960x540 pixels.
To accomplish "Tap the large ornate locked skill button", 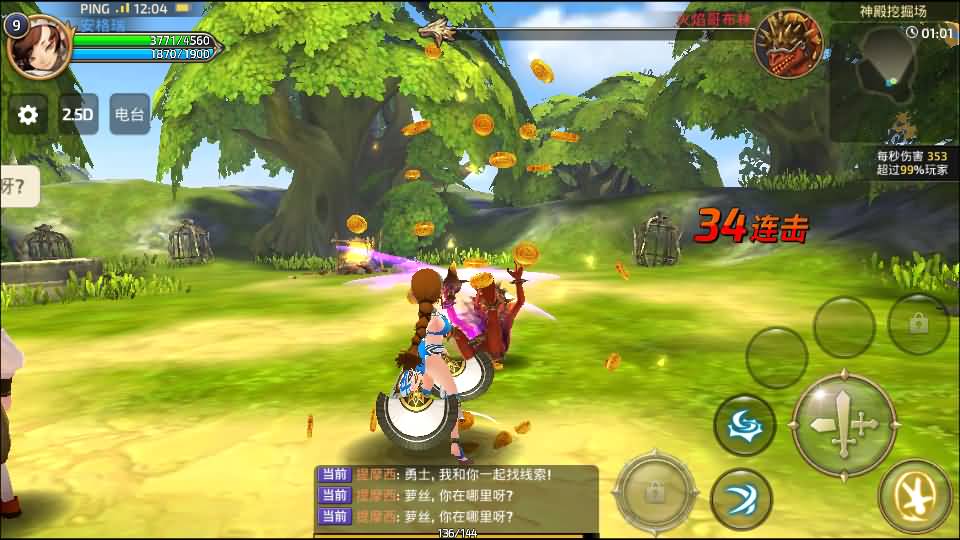I will (x=656, y=492).
